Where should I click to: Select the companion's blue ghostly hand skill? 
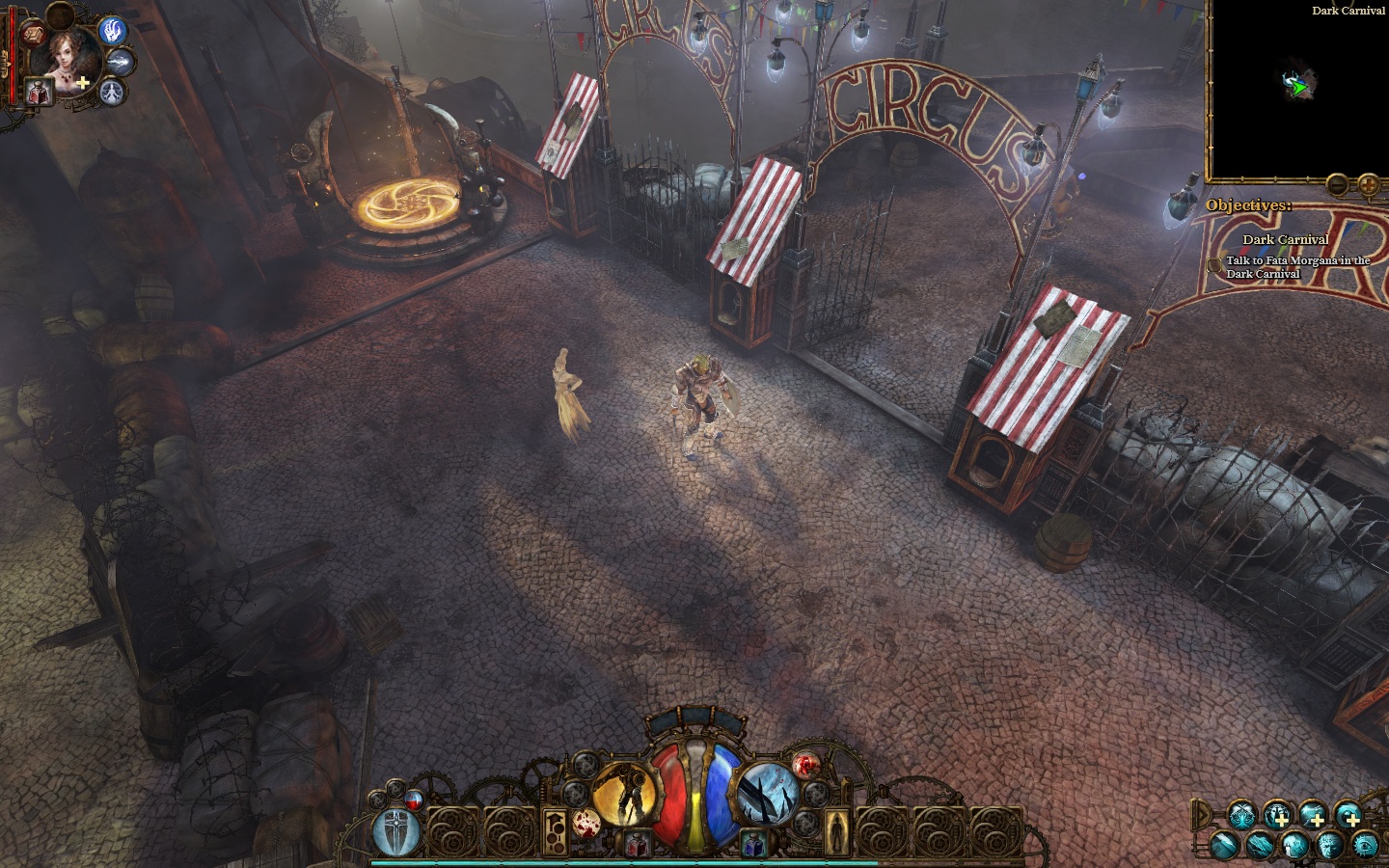point(113,32)
